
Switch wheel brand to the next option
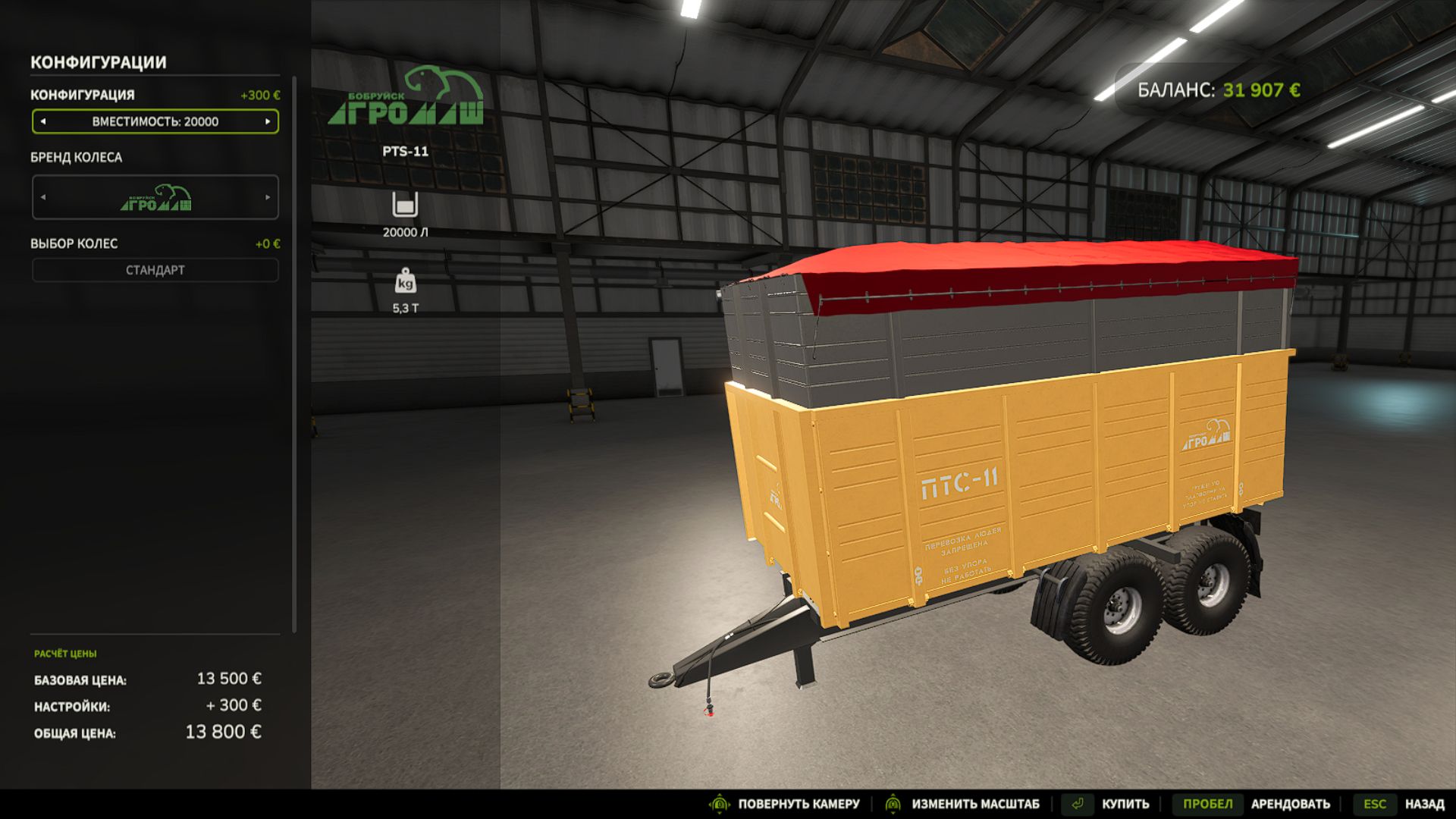click(268, 197)
